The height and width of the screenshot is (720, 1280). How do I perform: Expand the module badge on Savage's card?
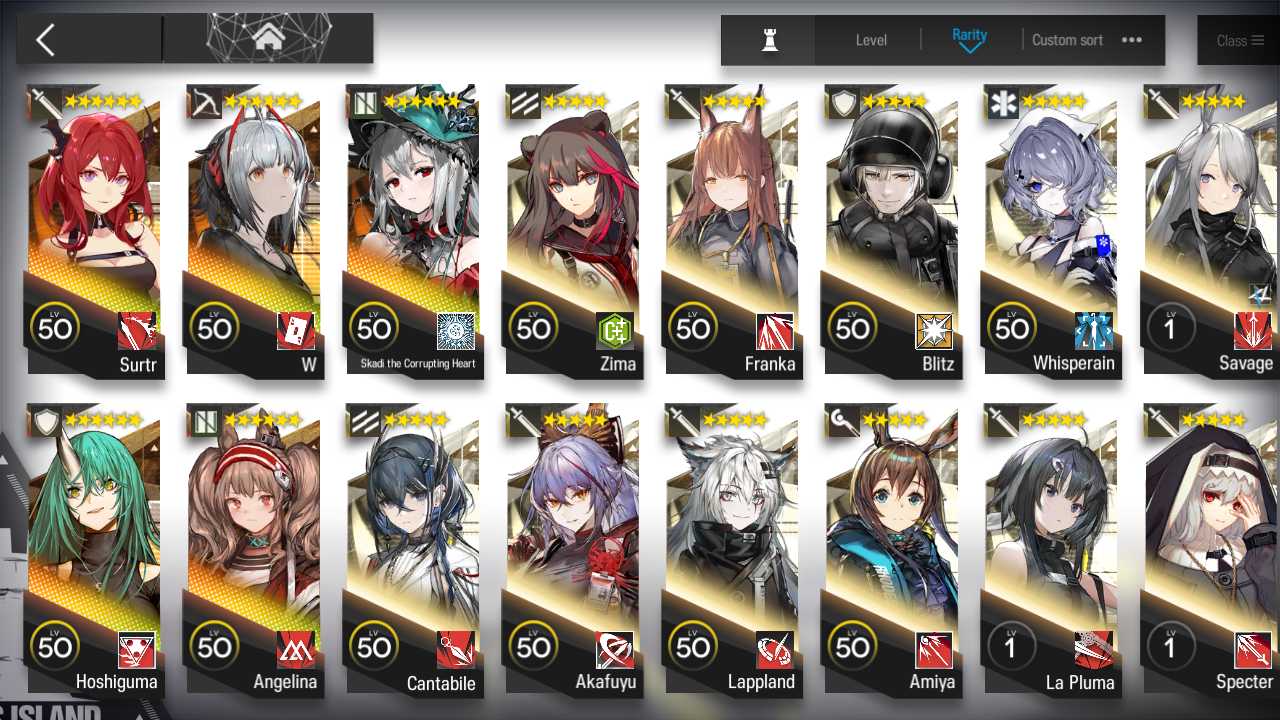(x=1258, y=295)
